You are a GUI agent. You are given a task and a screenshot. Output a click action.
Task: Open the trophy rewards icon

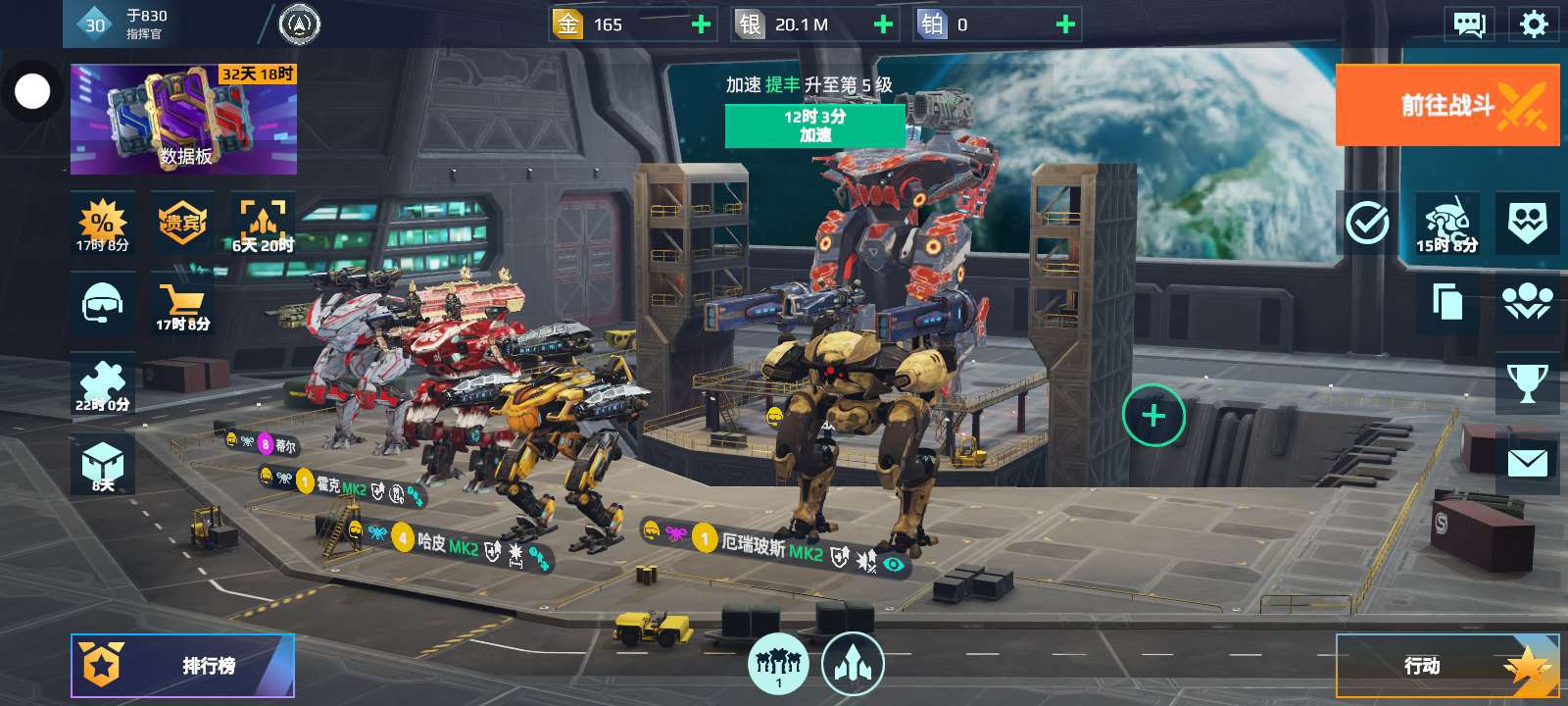coord(1527,383)
